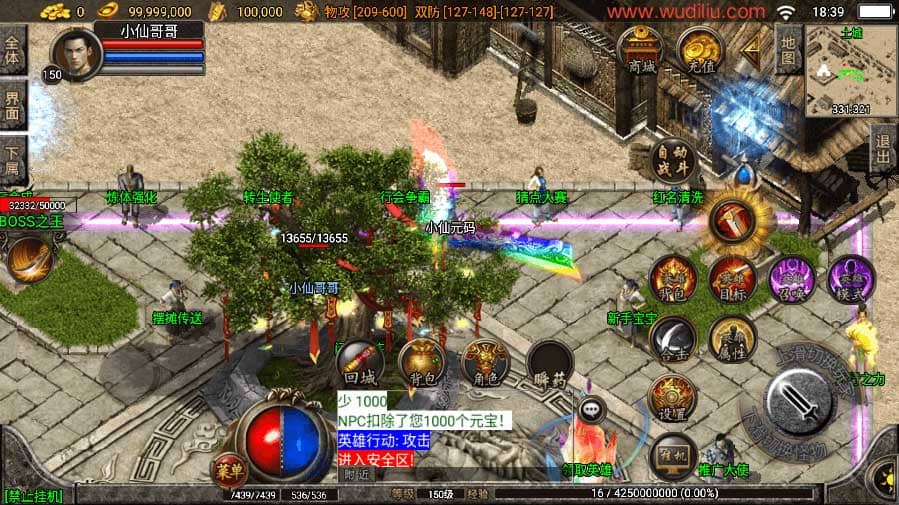Open the 角色 character sheet

point(487,364)
